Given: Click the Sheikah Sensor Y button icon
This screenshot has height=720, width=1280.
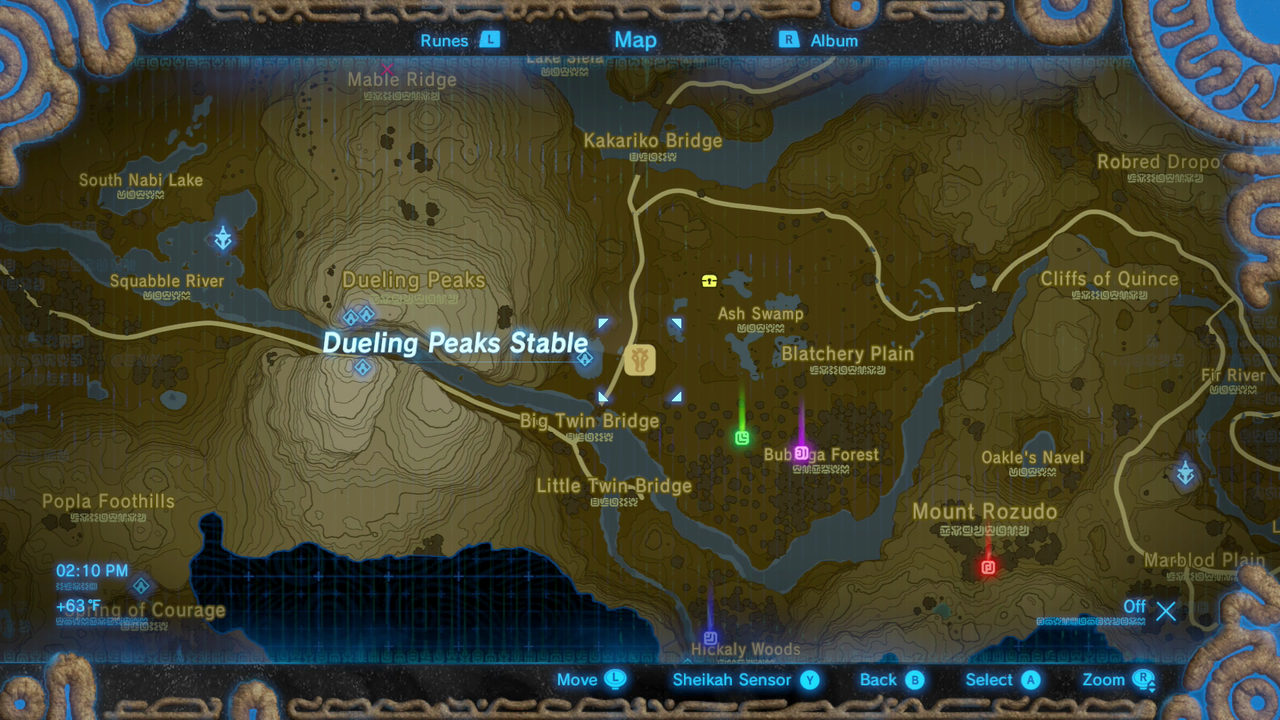Looking at the screenshot, I should coord(810,680).
